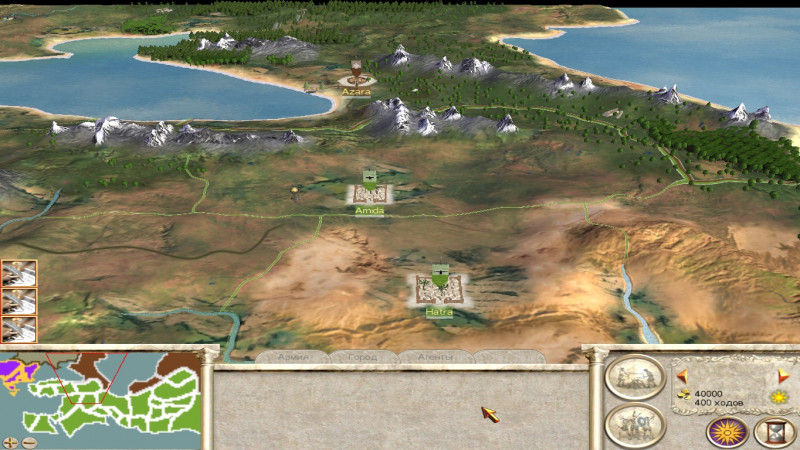Open the construction round button with workers

tap(635, 377)
